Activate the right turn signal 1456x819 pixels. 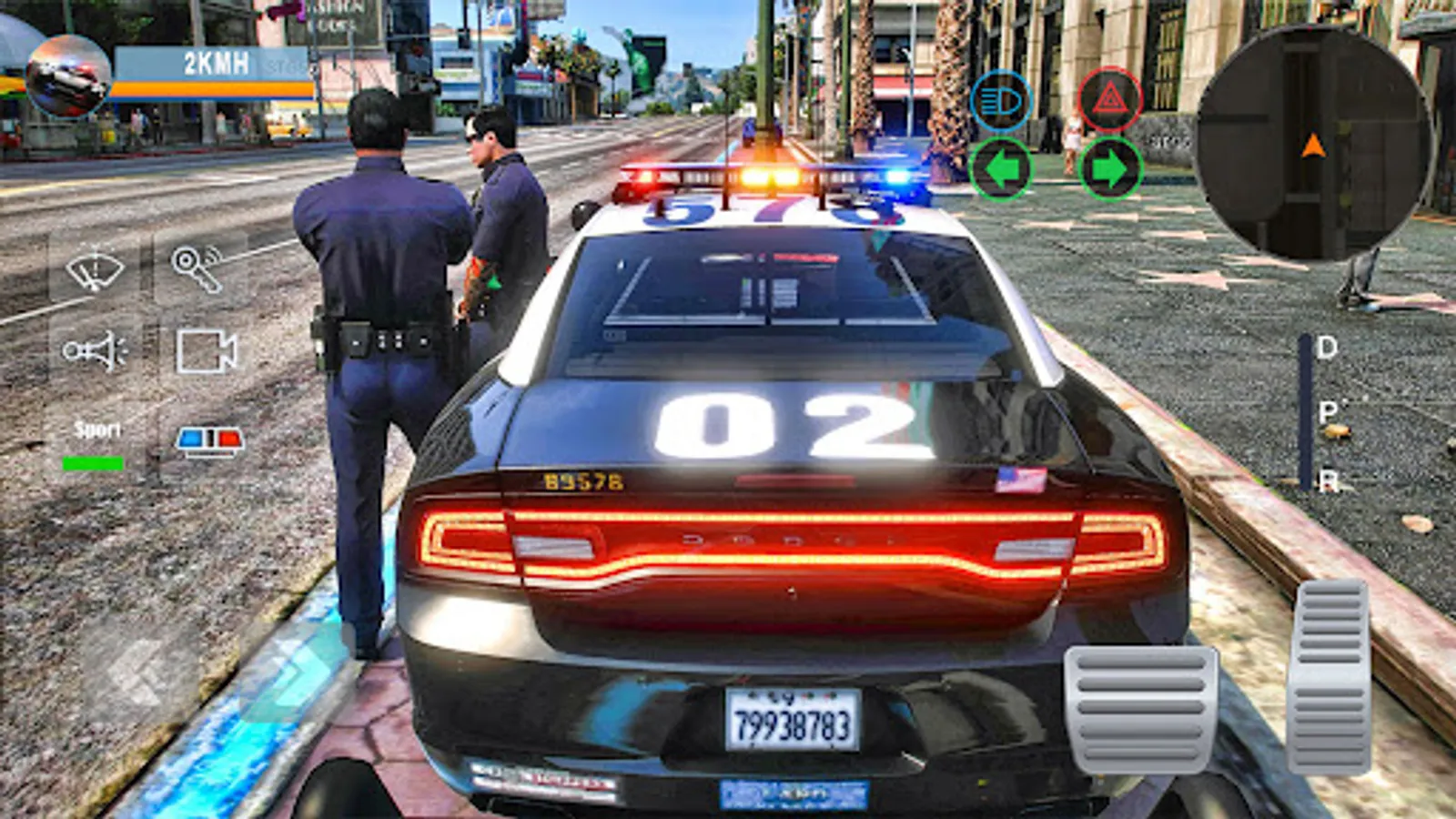[x=1109, y=168]
